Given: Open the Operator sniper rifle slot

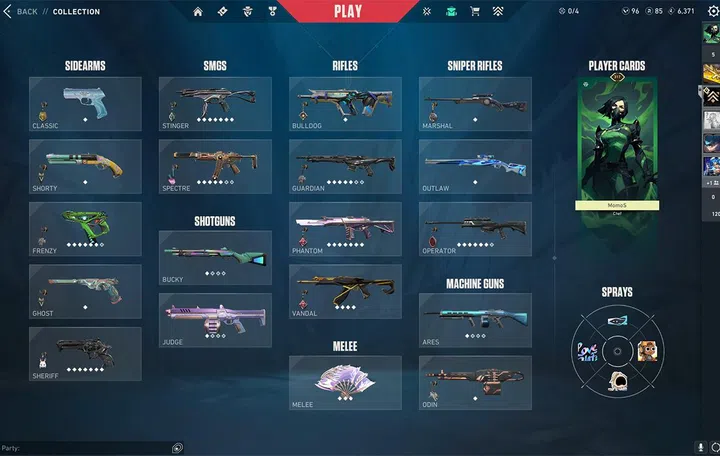Looking at the screenshot, I should click(x=475, y=229).
